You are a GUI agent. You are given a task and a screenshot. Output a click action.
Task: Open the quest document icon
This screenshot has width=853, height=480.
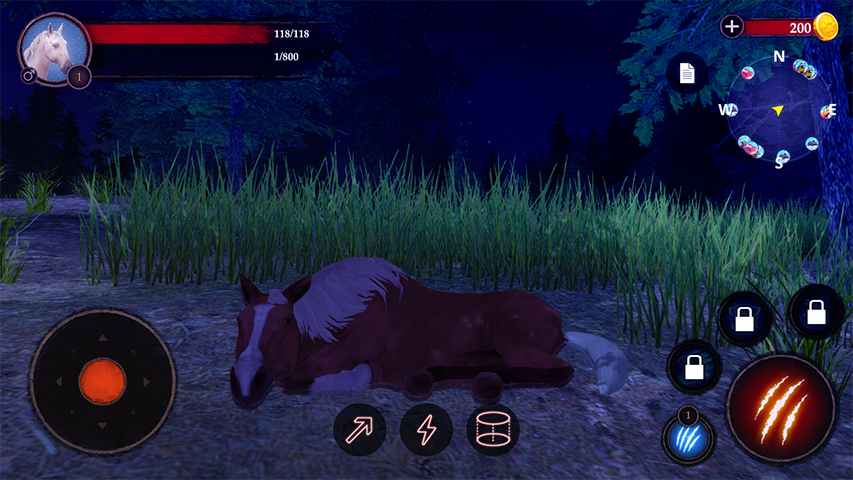pos(687,73)
